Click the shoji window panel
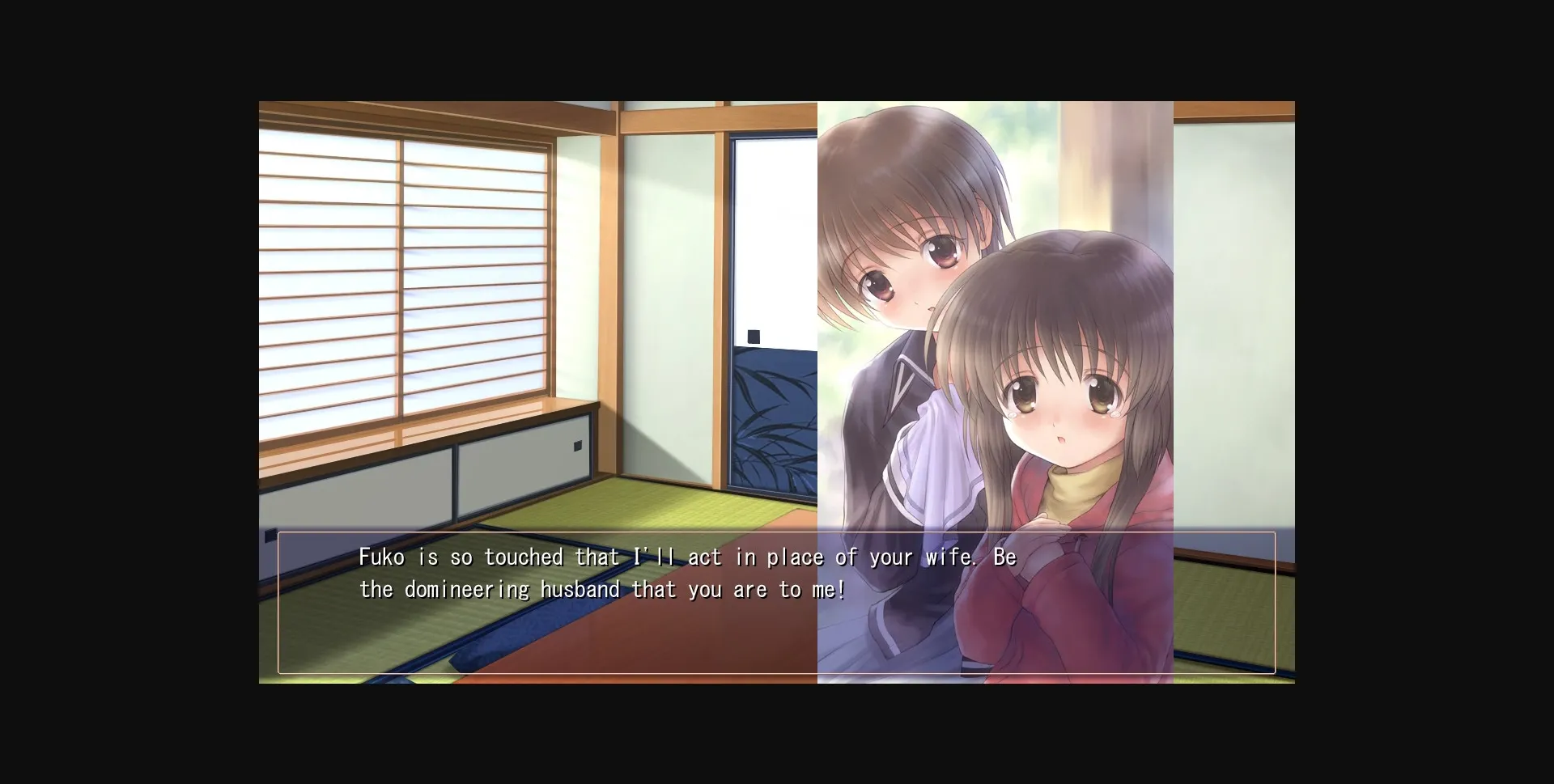Viewport: 1554px width, 784px height. (405, 267)
